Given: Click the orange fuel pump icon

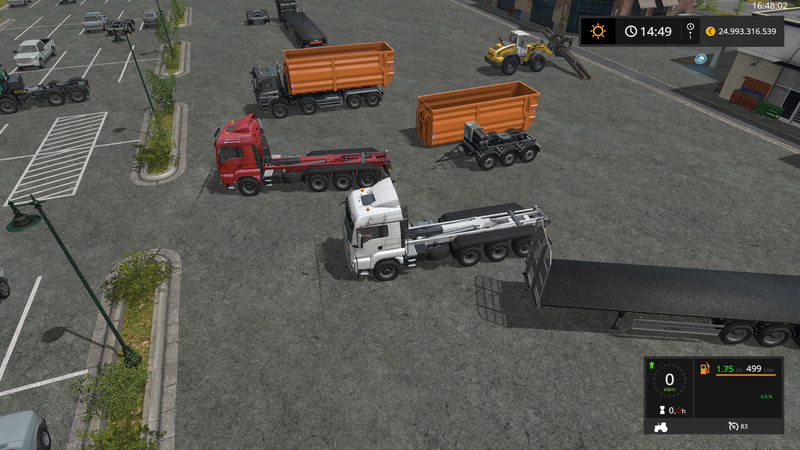Looking at the screenshot, I should click(704, 369).
